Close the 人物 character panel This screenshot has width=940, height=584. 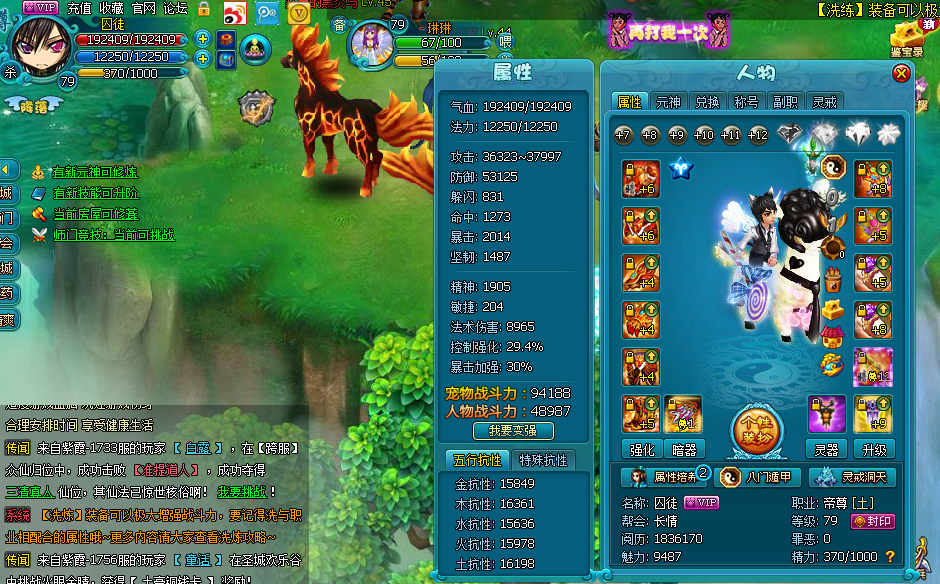point(901,73)
